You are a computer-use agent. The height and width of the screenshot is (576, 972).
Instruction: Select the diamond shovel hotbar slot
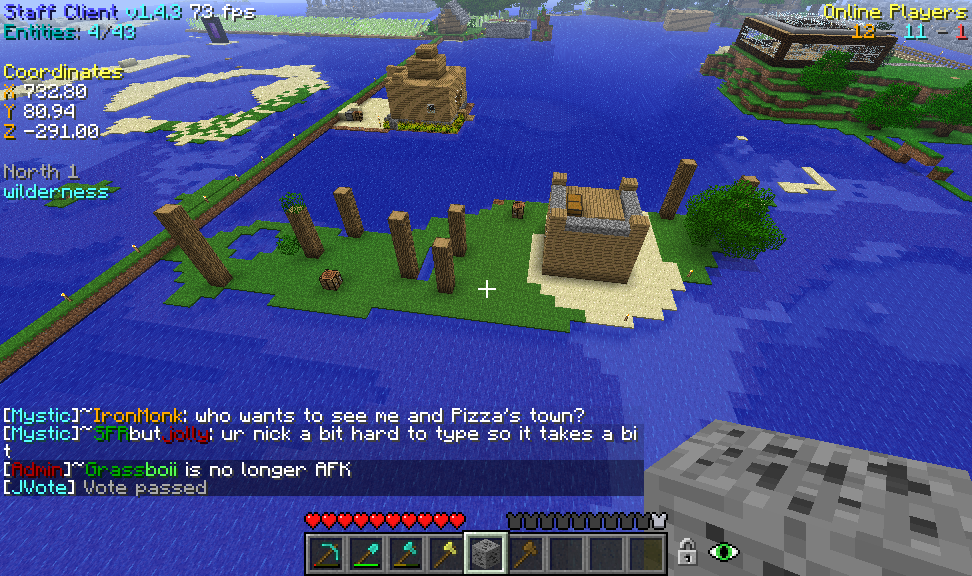[x=366, y=553]
